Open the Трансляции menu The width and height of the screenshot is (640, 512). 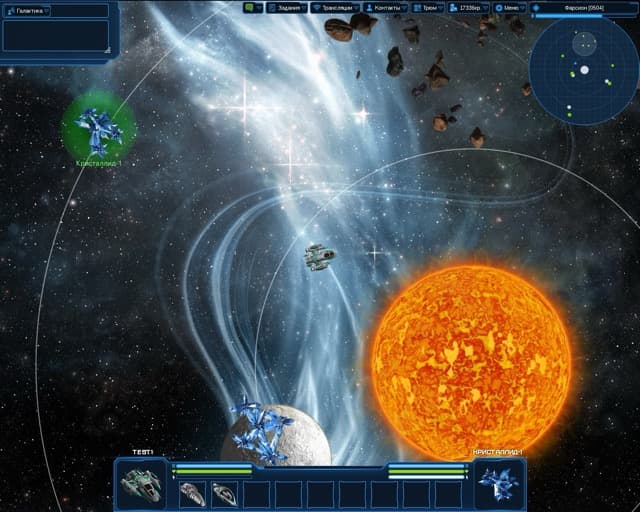coord(335,7)
